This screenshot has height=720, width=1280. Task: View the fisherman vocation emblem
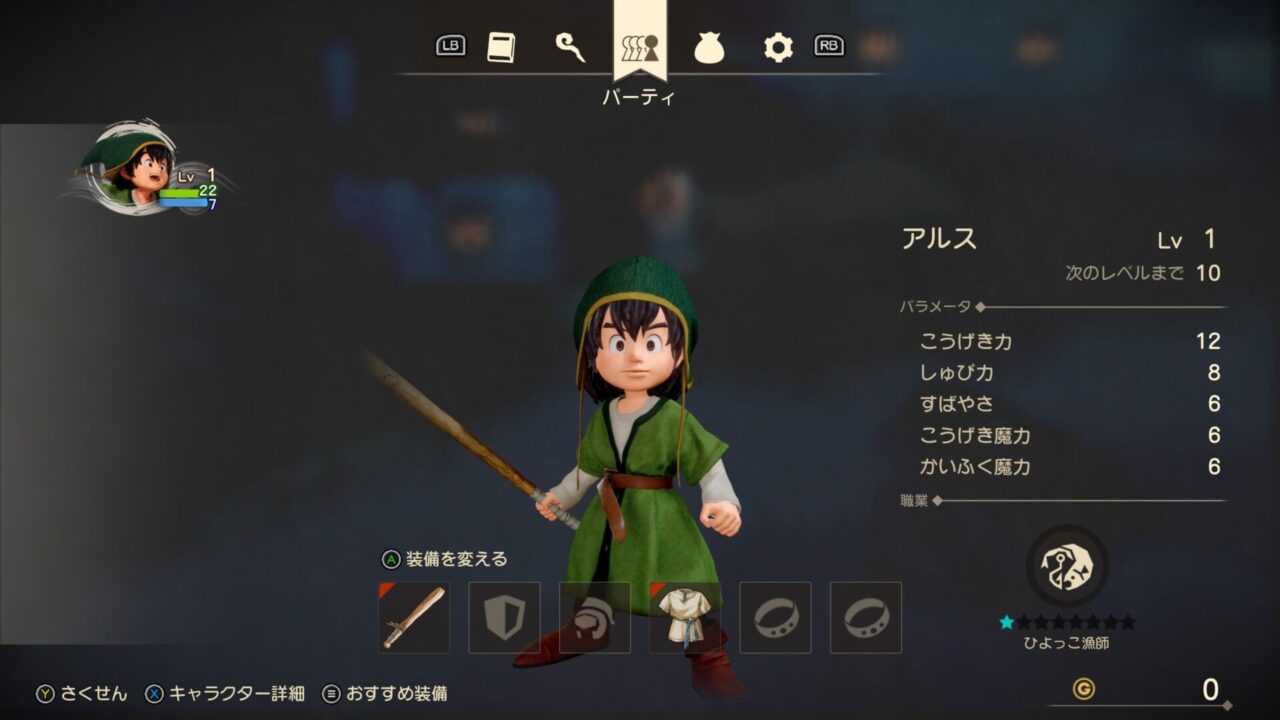(x=1067, y=566)
